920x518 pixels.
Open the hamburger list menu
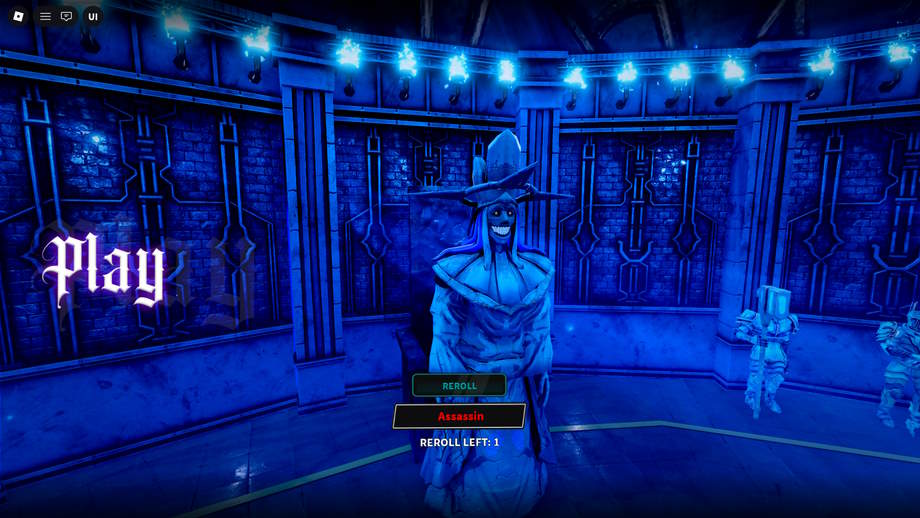point(45,16)
